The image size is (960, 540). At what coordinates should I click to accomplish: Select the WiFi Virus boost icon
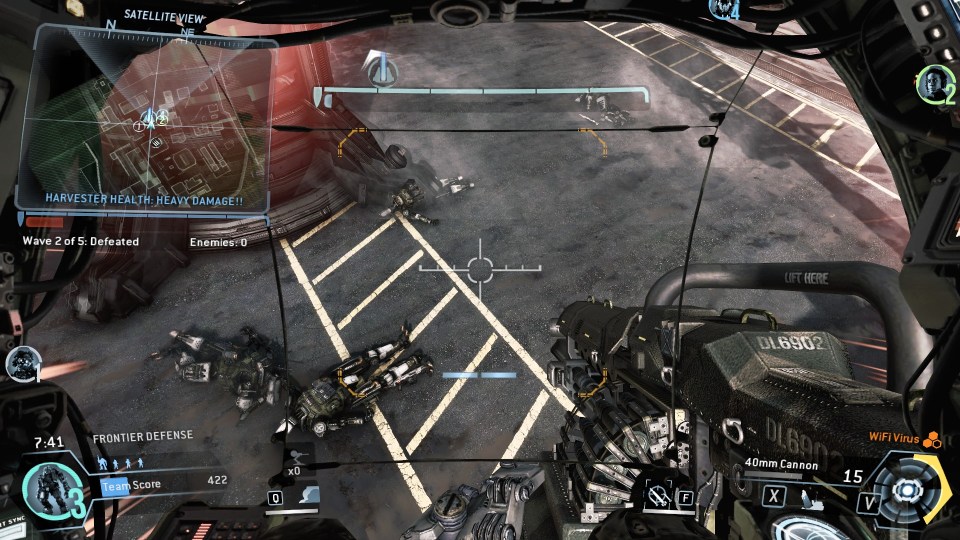932,438
